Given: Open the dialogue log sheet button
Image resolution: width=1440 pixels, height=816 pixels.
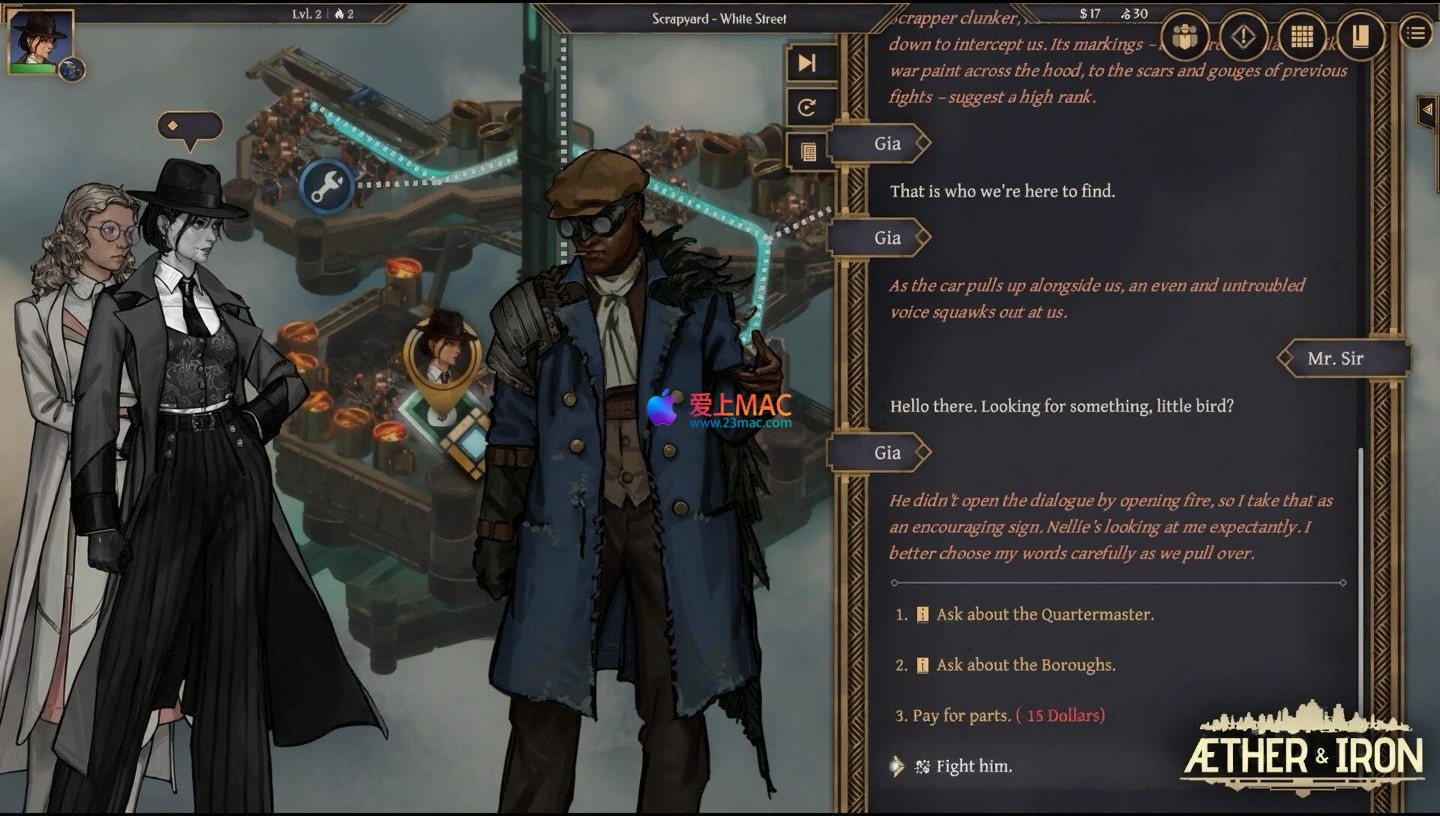Looking at the screenshot, I should click(807, 152).
